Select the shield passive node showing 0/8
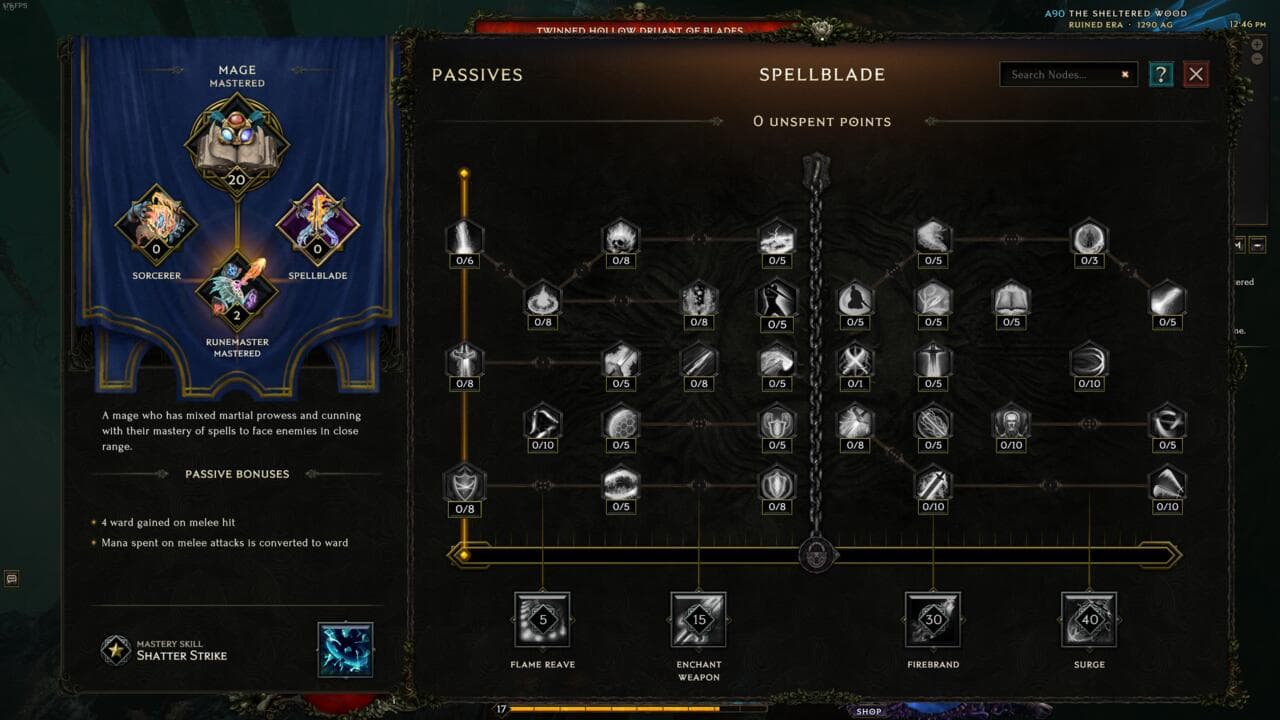This screenshot has width=1280, height=720. [x=465, y=484]
